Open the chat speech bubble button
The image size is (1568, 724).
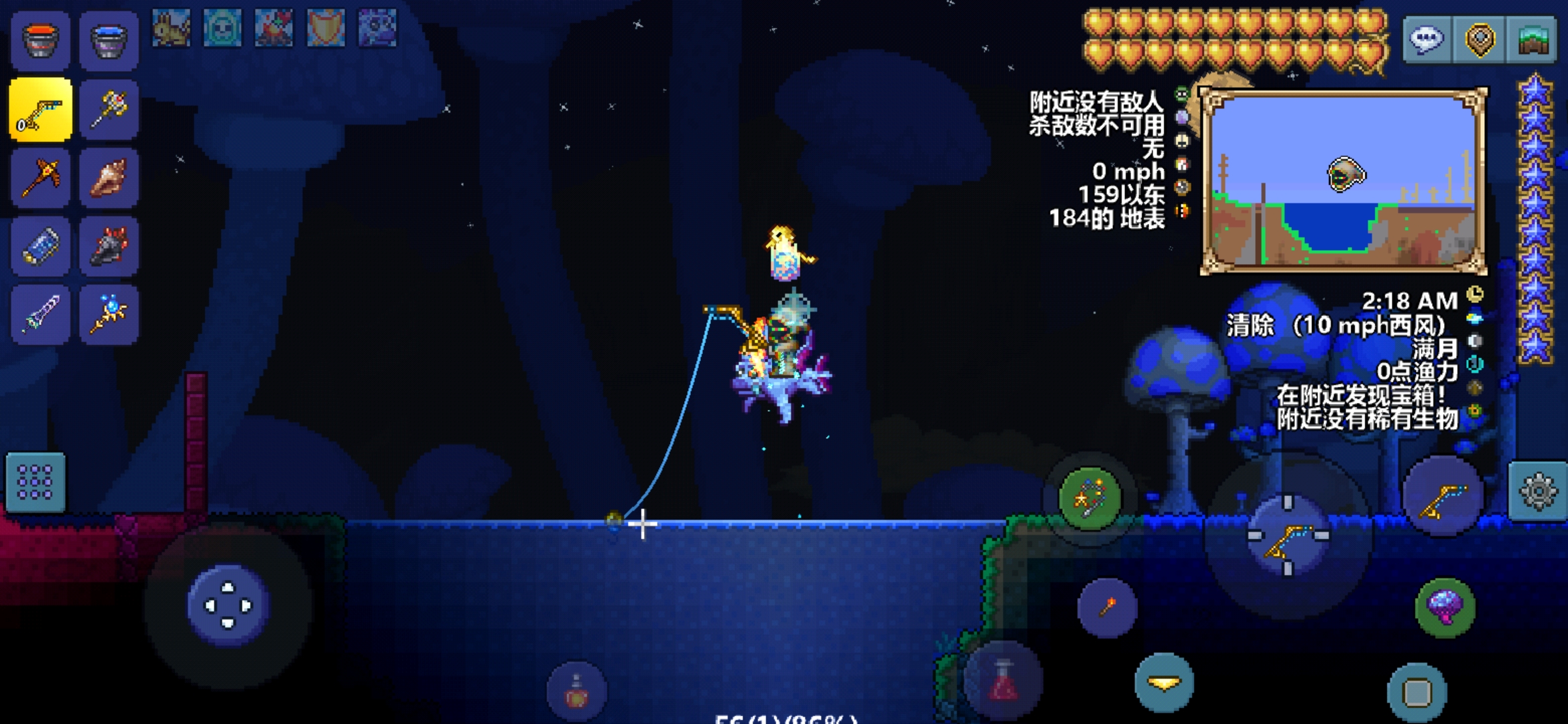(x=1427, y=40)
